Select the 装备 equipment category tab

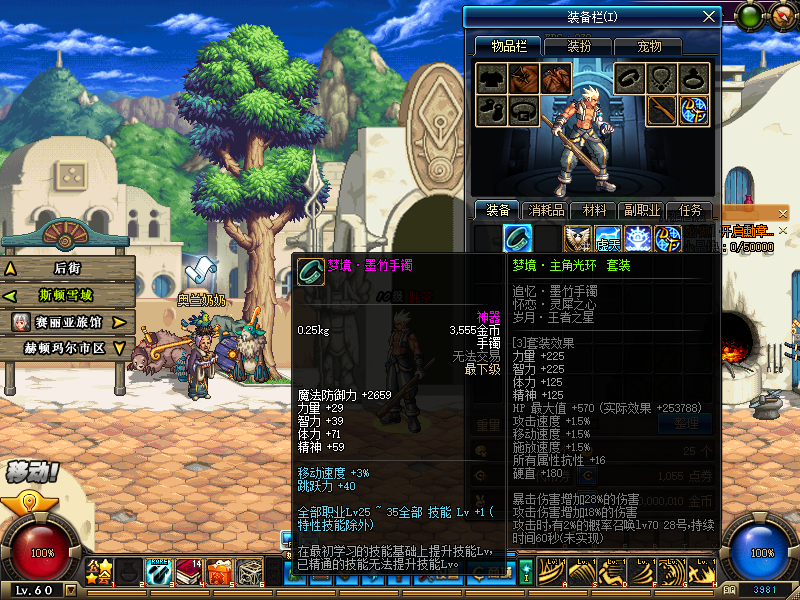[498, 210]
